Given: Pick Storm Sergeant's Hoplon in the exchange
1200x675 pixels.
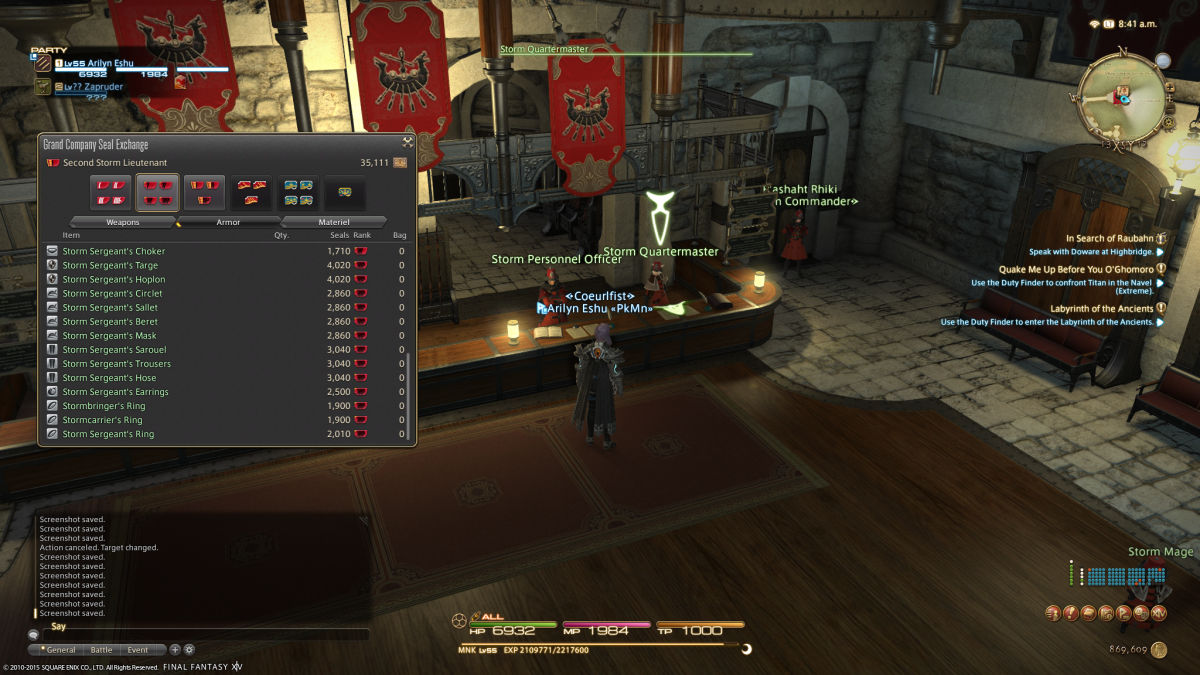Looking at the screenshot, I should (x=114, y=279).
